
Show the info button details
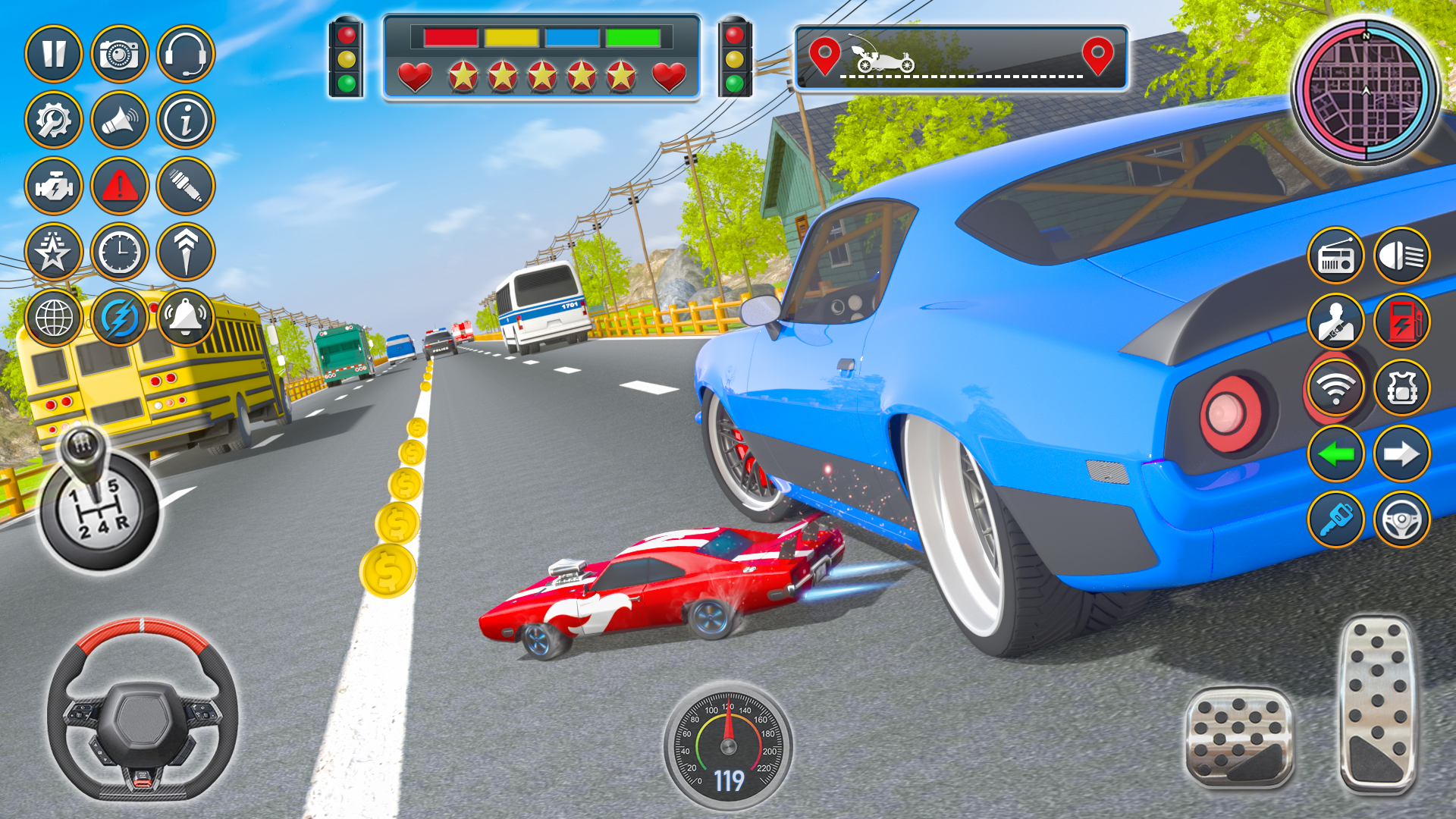186,120
